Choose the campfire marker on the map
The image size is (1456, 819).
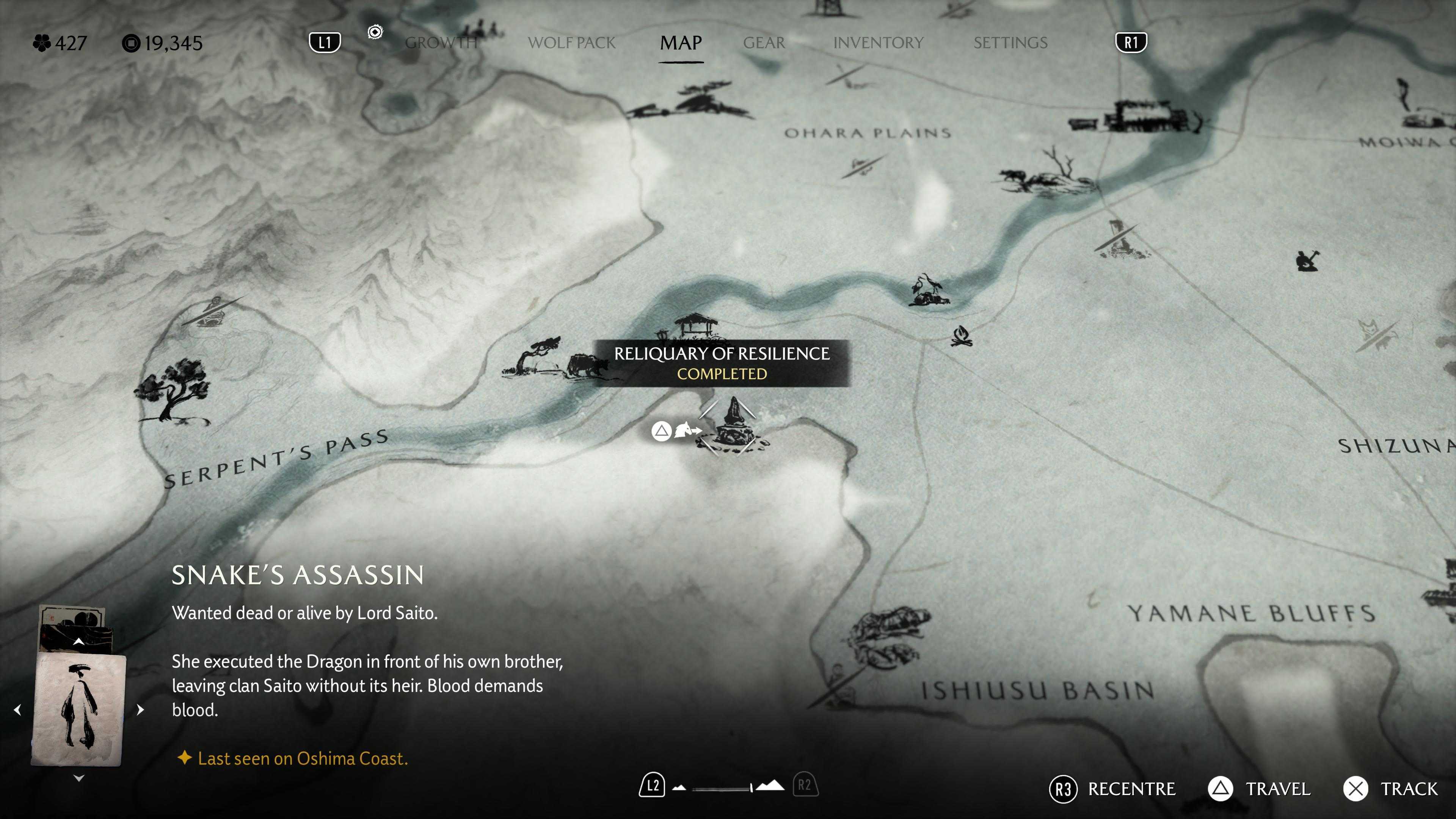tap(962, 336)
